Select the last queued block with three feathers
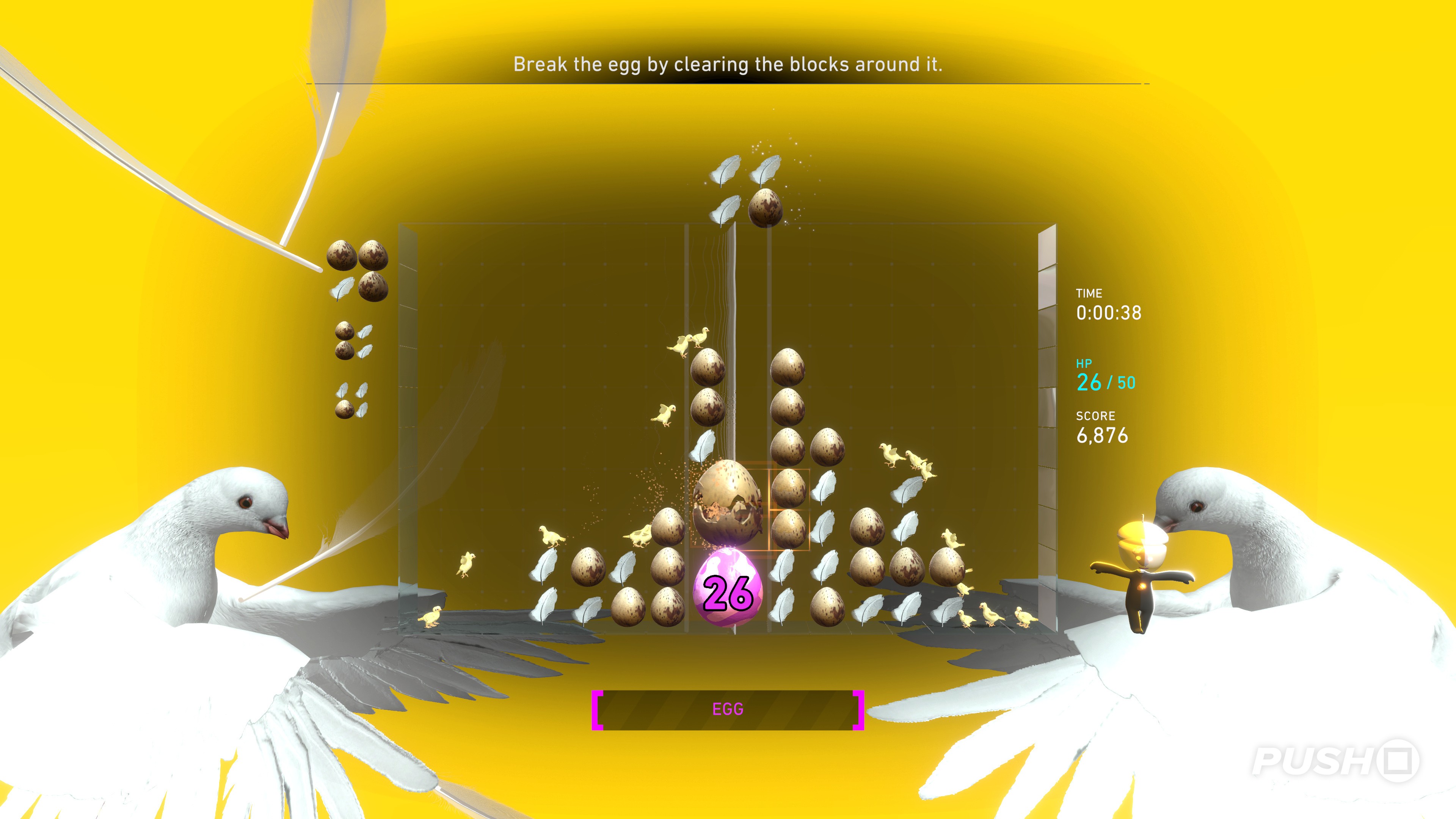The image size is (1456, 819). [352, 400]
